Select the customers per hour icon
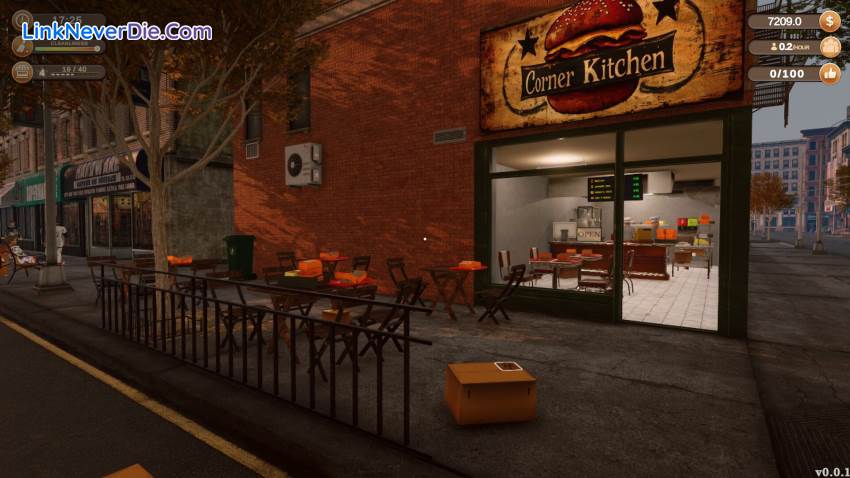Image resolution: width=850 pixels, height=478 pixels. [829, 47]
